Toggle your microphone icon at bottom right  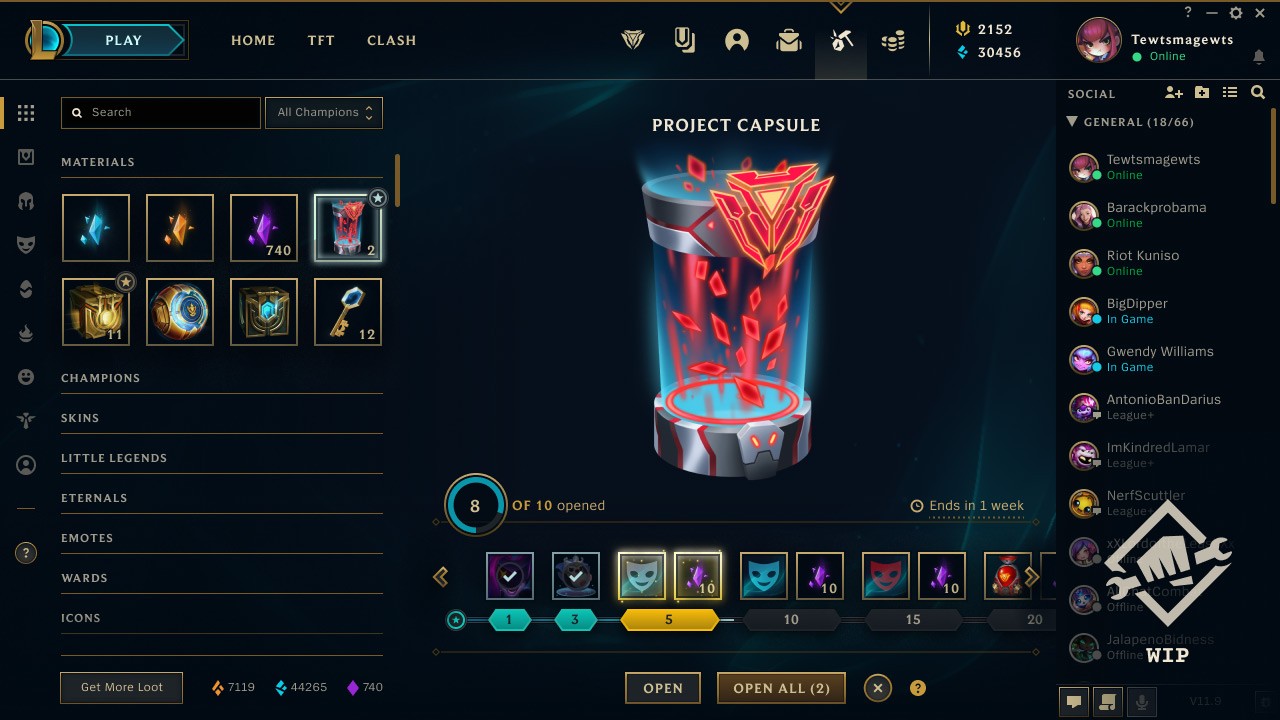[x=1142, y=701]
